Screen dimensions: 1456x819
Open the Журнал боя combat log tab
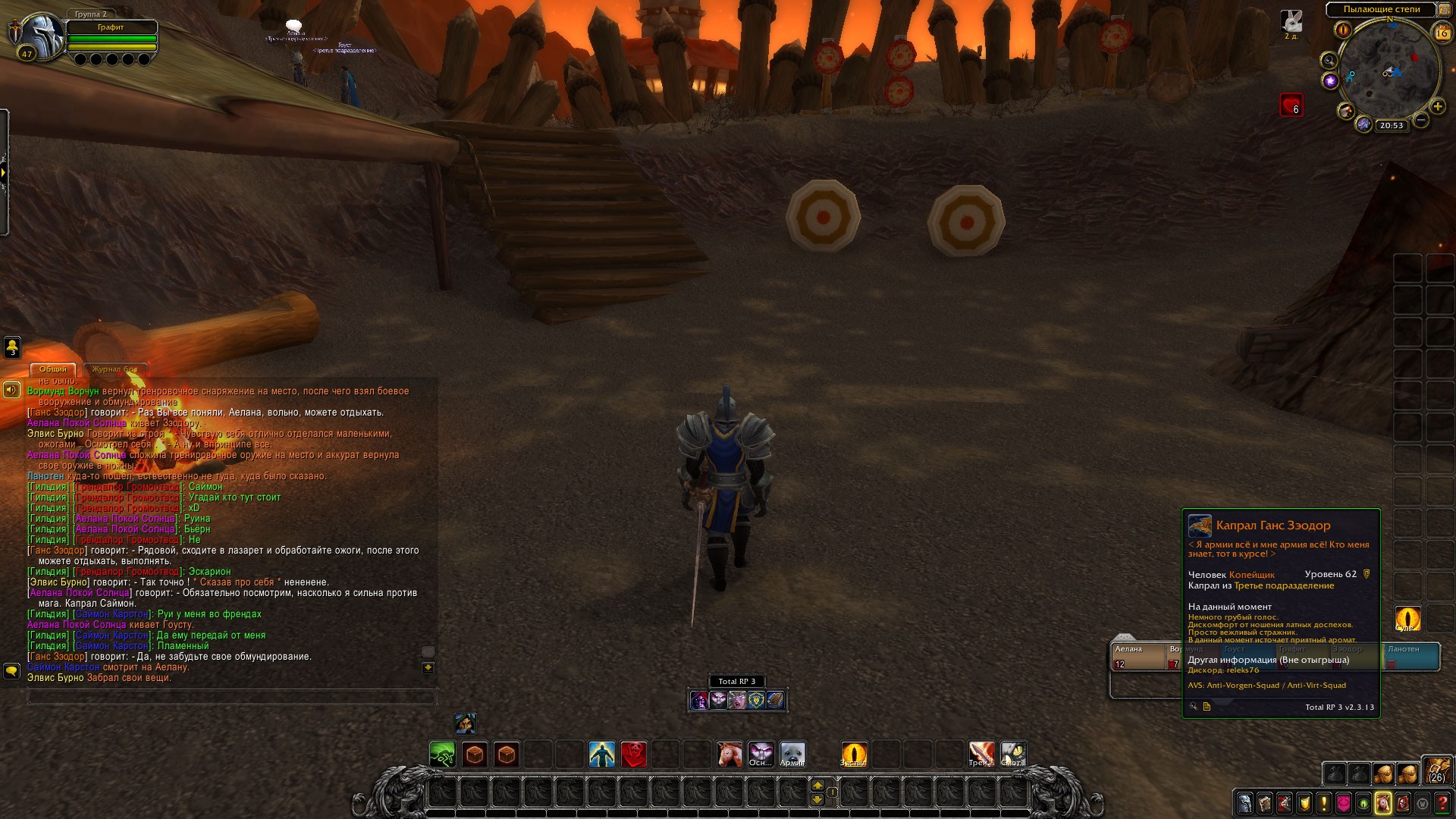point(115,369)
